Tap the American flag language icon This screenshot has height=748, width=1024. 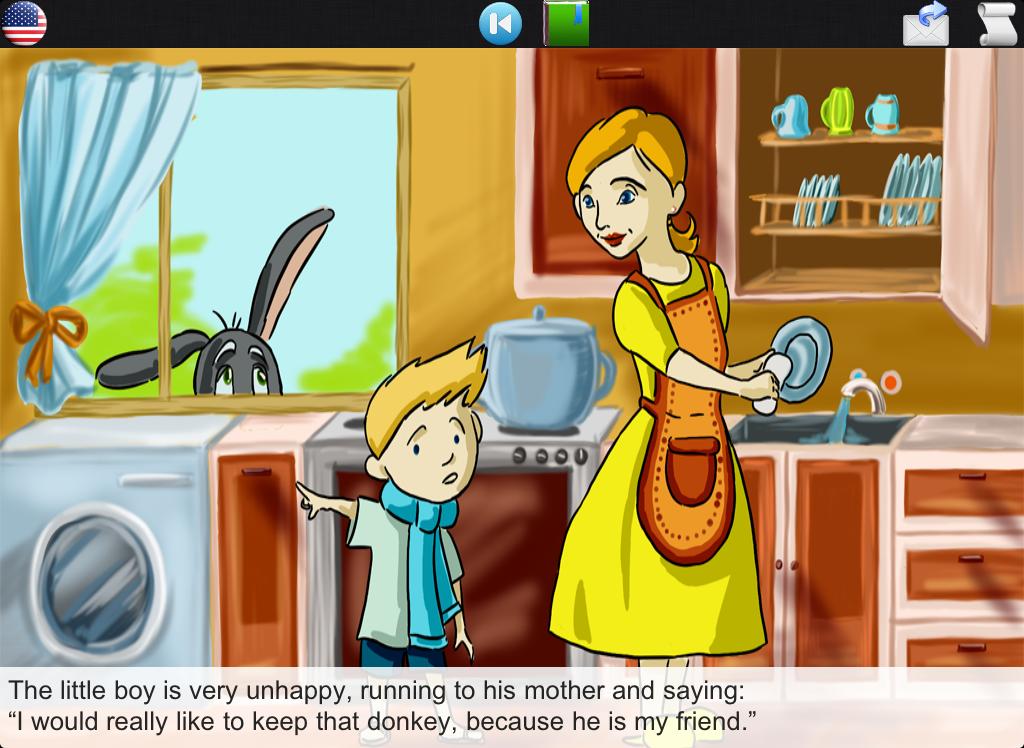[x=24, y=23]
